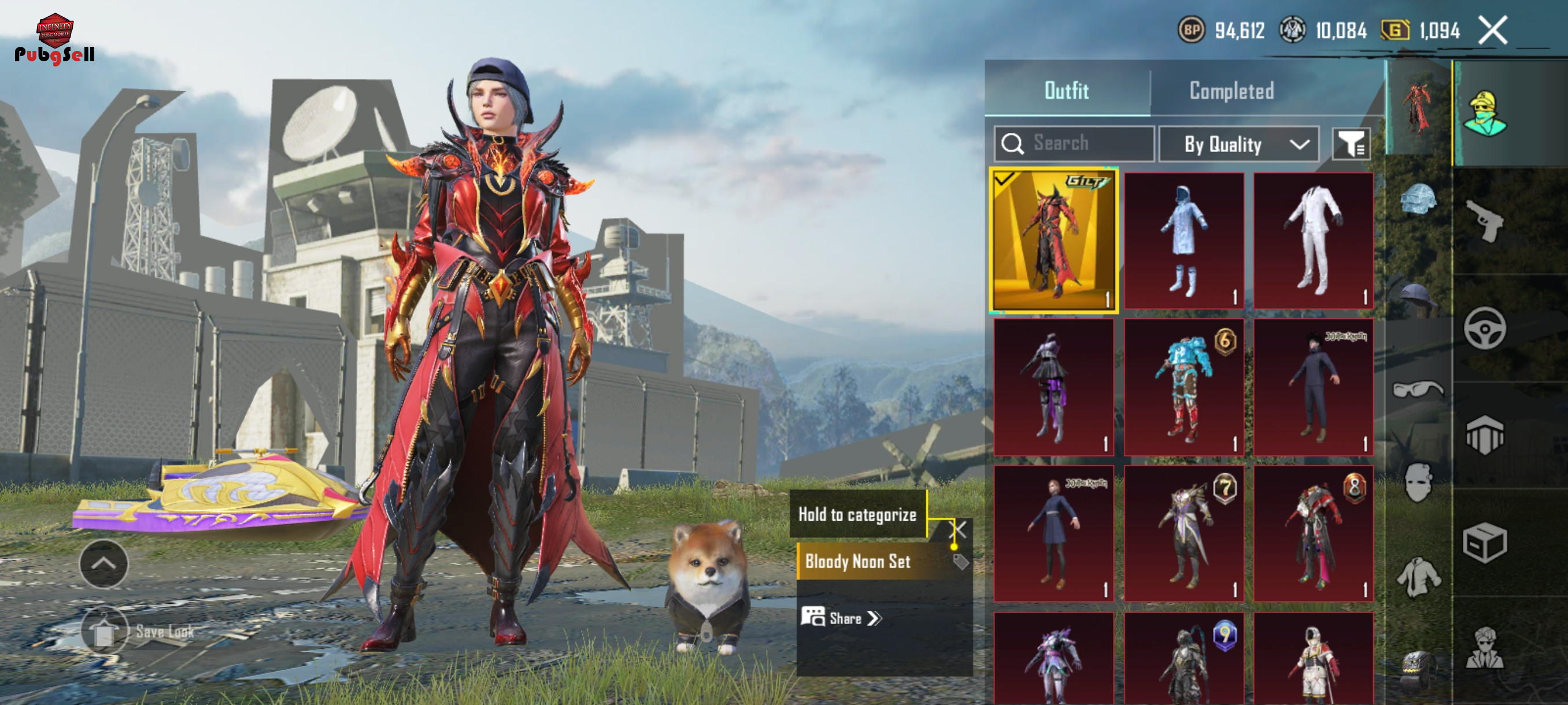This screenshot has width=1568, height=705.
Task: Expand the round up-arrow button
Action: (x=103, y=563)
